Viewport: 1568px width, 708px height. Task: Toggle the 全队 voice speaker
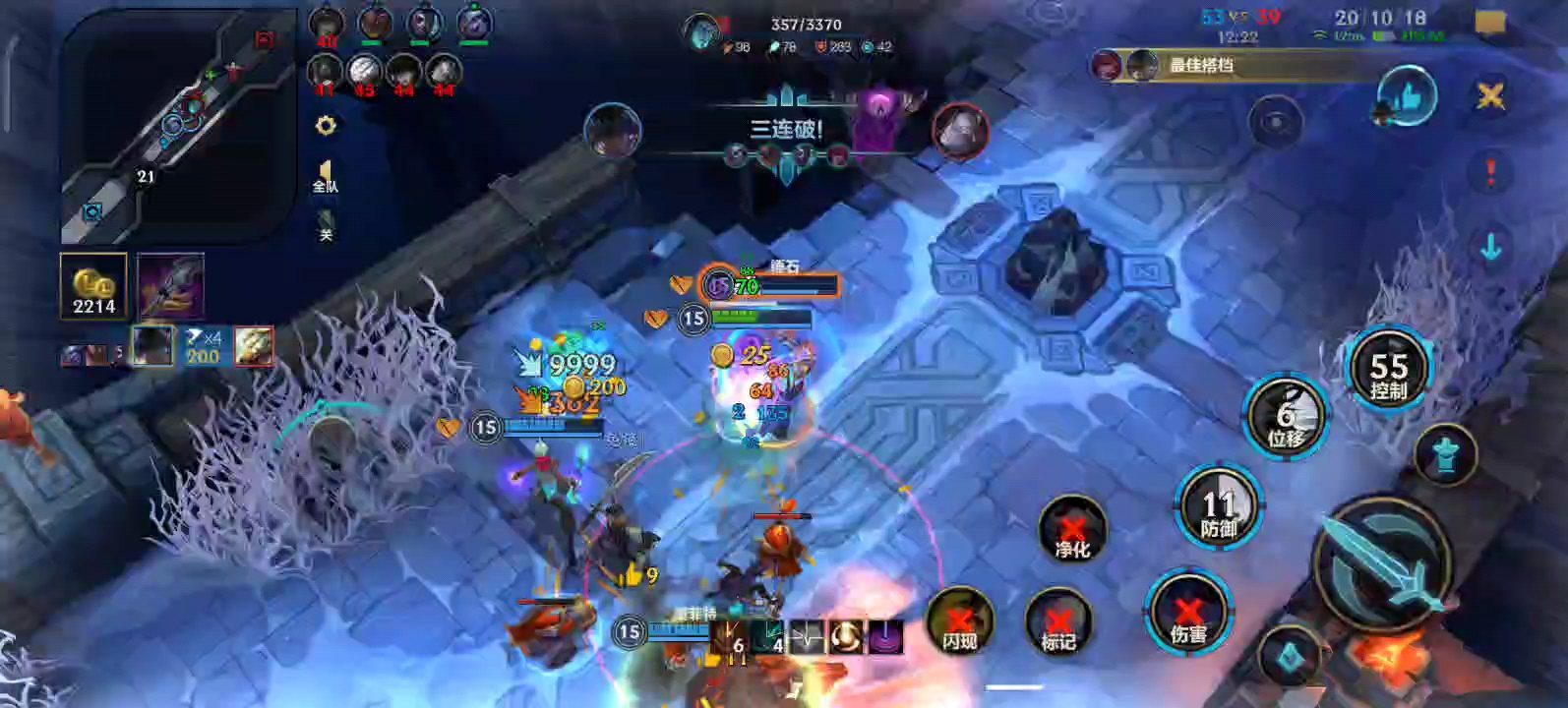point(326,177)
